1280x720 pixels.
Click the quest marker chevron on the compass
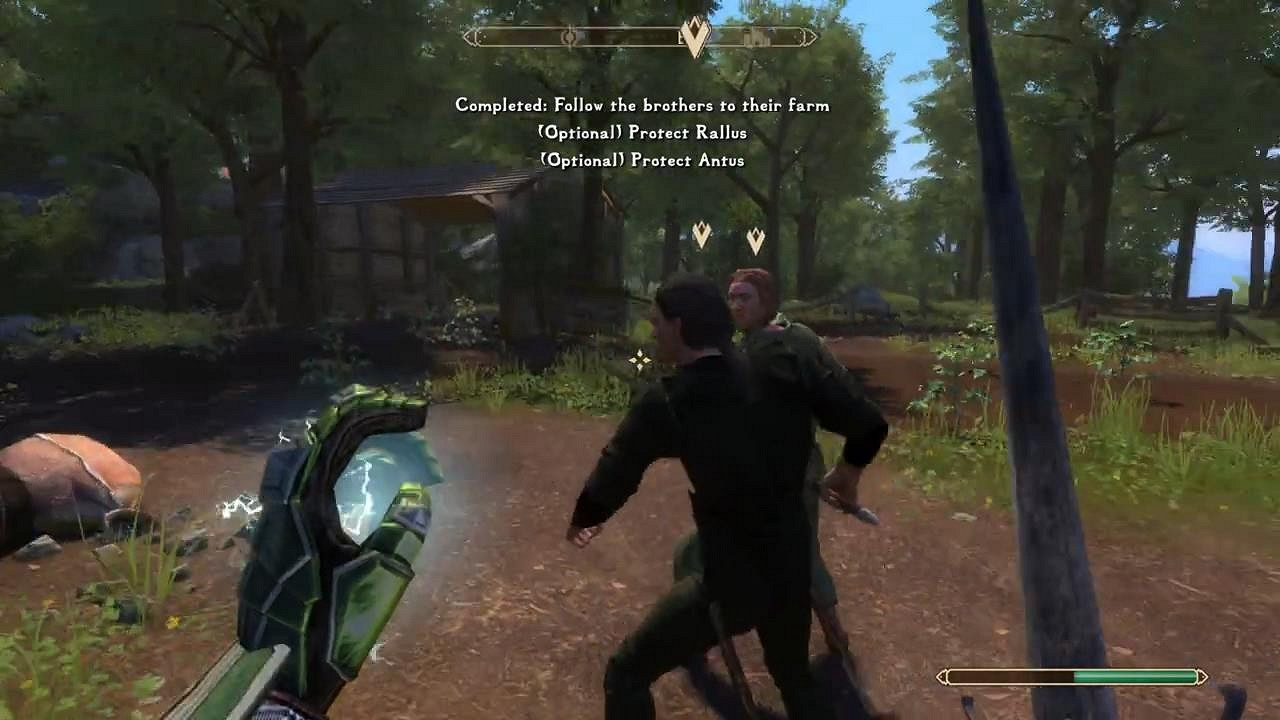click(696, 35)
